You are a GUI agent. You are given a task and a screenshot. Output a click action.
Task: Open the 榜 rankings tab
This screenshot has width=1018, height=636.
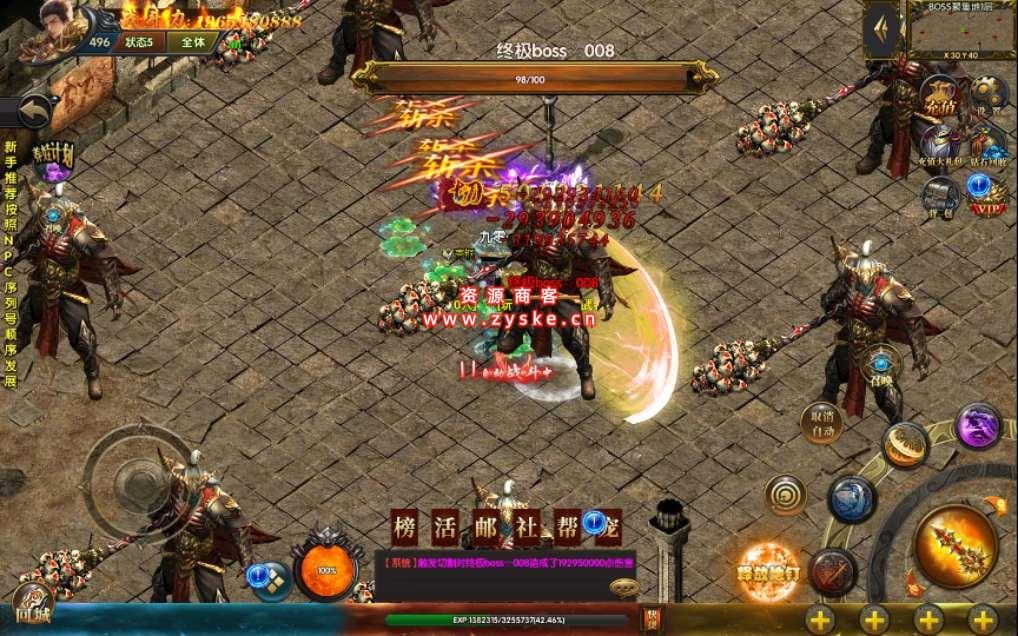pyautogui.click(x=405, y=526)
